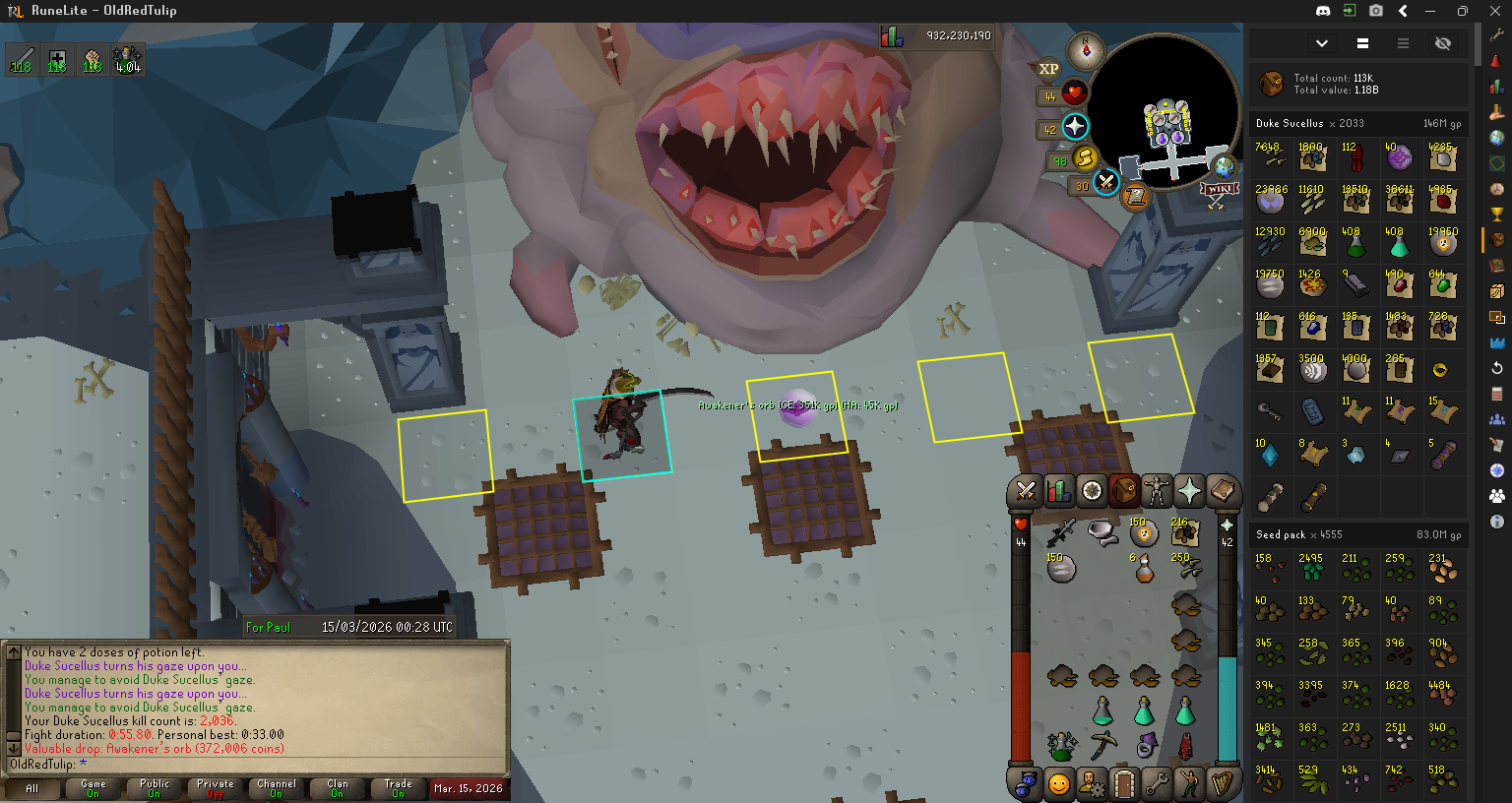Open the Settings wrench tab
Image resolution: width=1512 pixels, height=803 pixels.
click(1157, 784)
